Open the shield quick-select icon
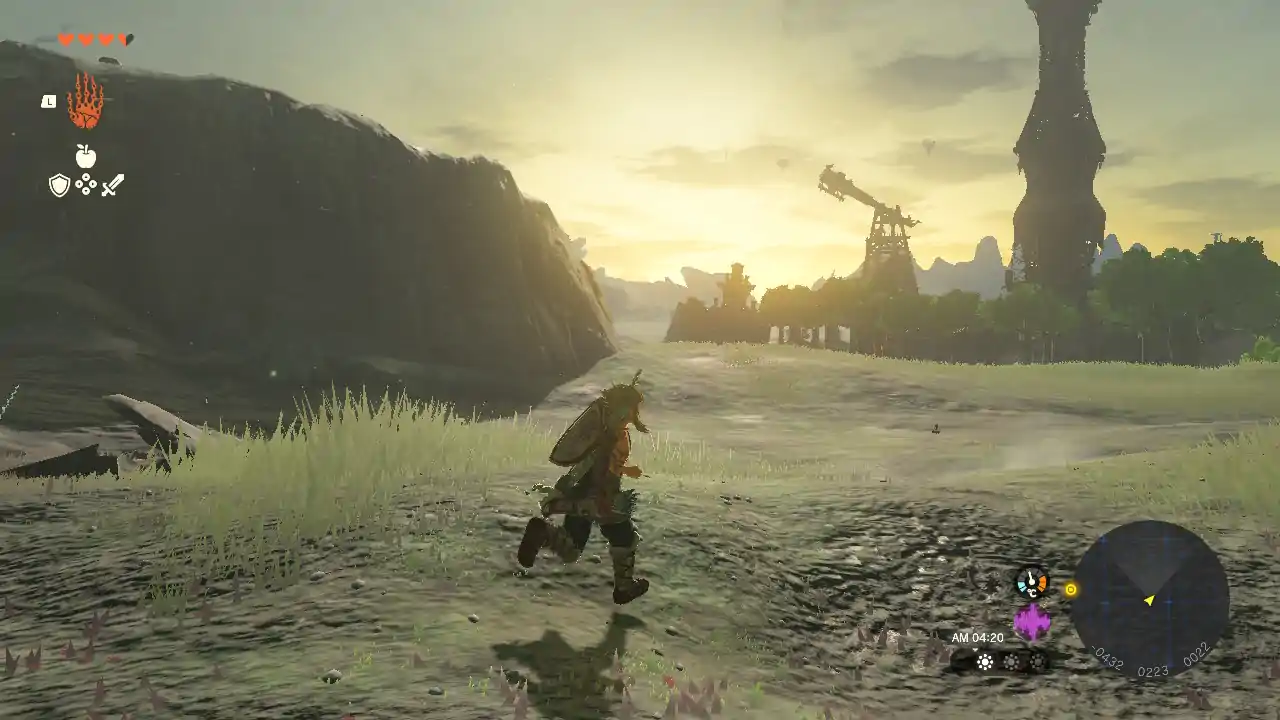The height and width of the screenshot is (720, 1280). 60,185
